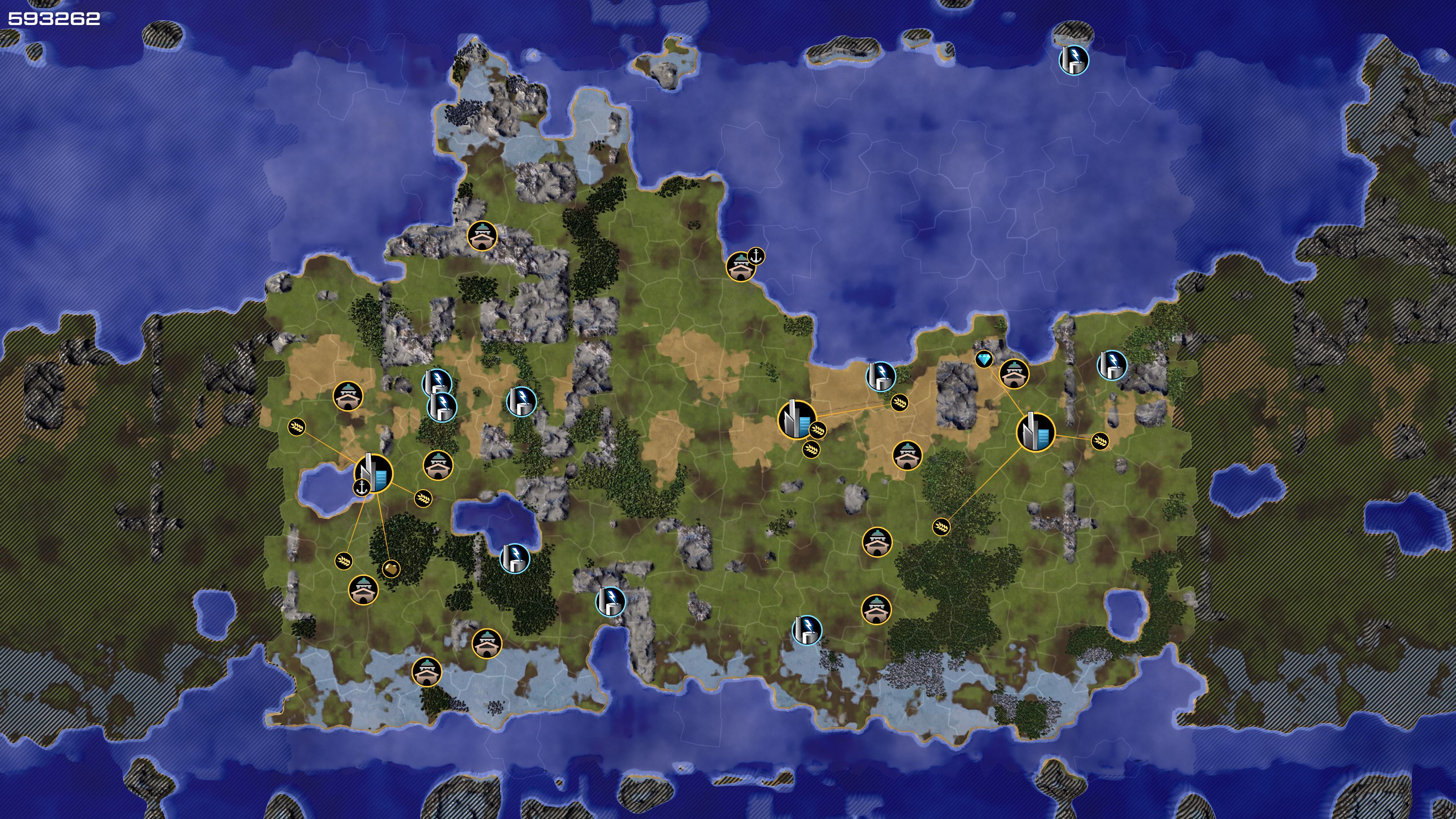The height and width of the screenshot is (819, 1456).
Task: Choose the city with two overlapping wheat icons
Action: coord(797,419)
